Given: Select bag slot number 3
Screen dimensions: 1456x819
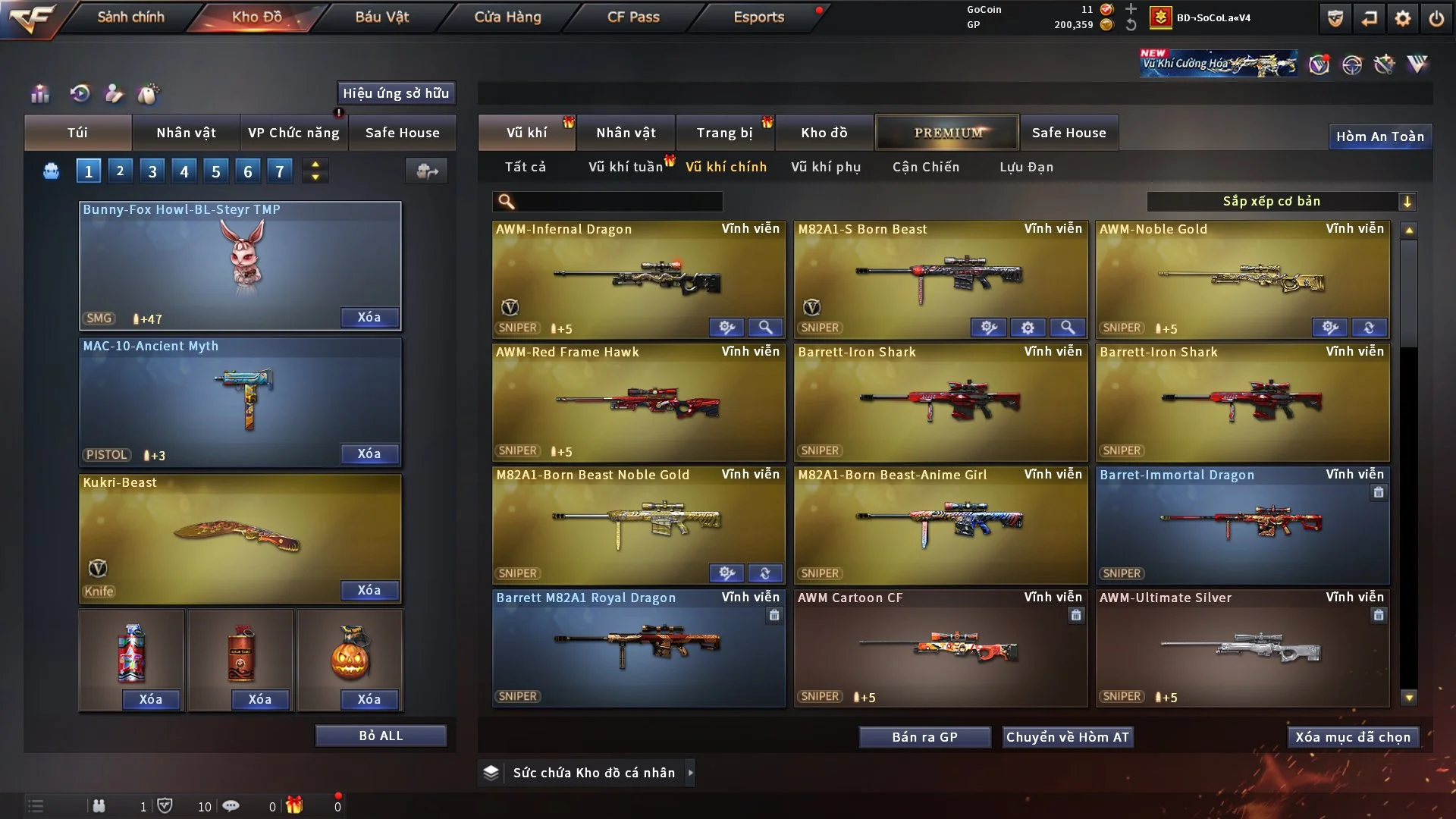Looking at the screenshot, I should (152, 171).
